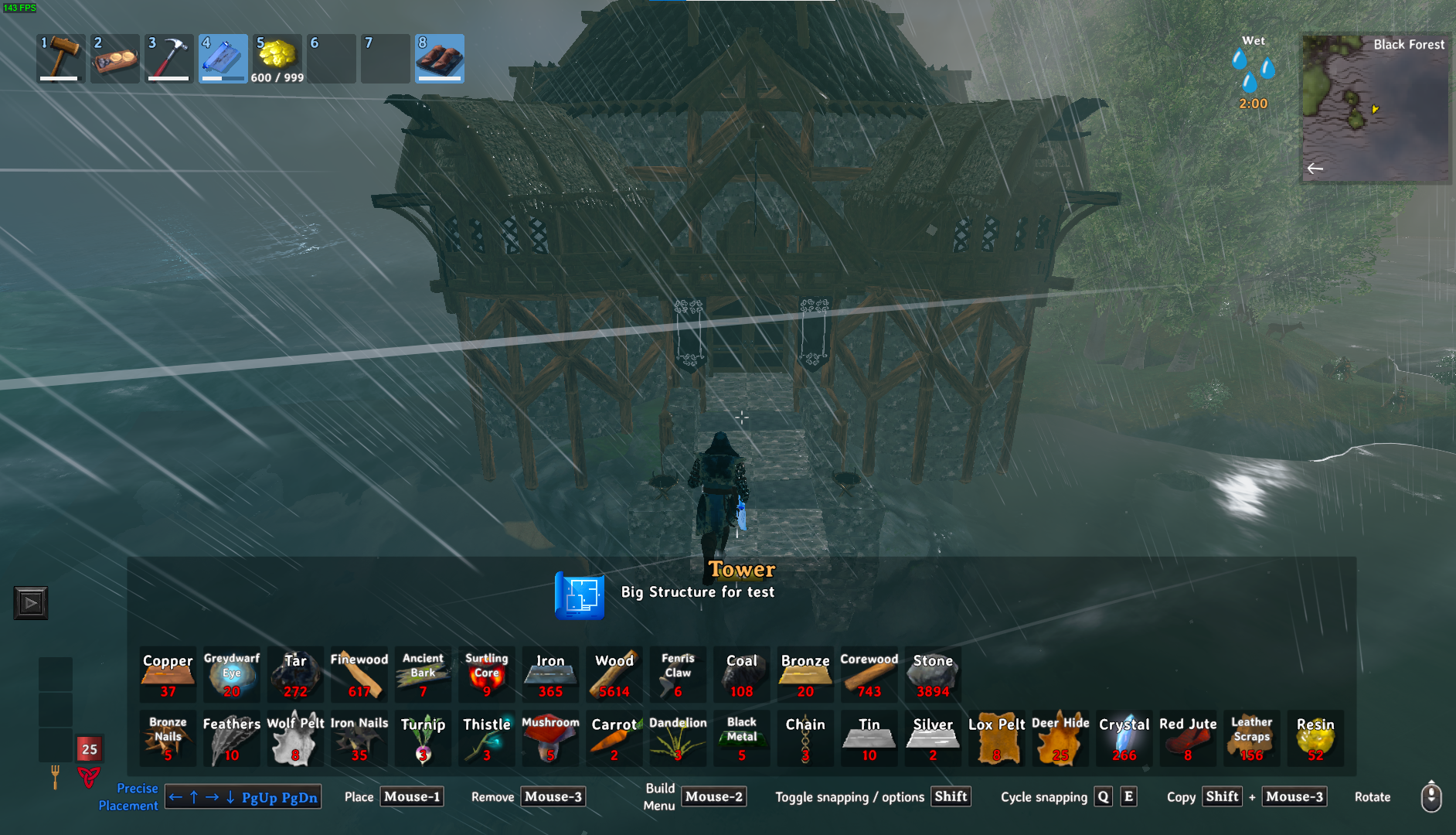Open the Black Forest minimap
This screenshot has height=835, width=1456.
point(1376,108)
